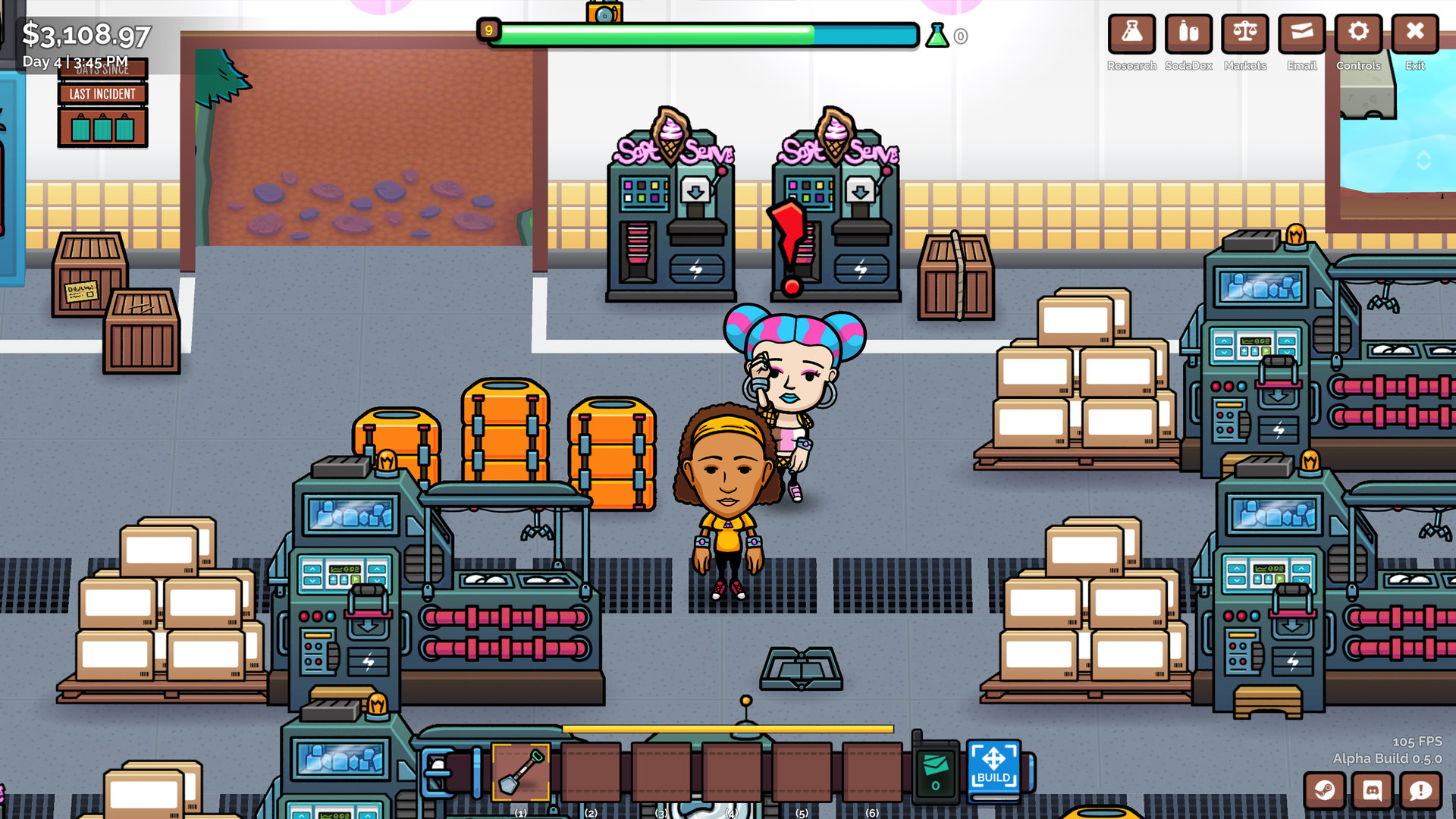Open your Email inbox
The height and width of the screenshot is (819, 1456).
pyautogui.click(x=1301, y=33)
